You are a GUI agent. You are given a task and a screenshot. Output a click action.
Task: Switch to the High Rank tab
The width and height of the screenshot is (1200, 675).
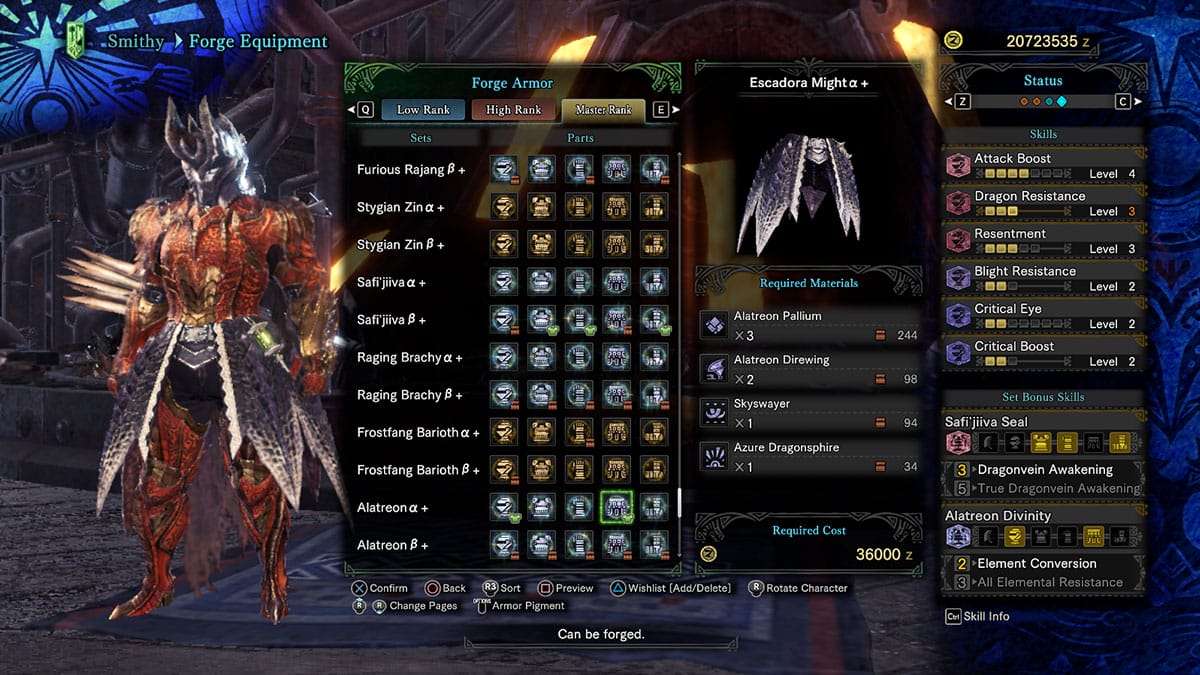tap(514, 109)
